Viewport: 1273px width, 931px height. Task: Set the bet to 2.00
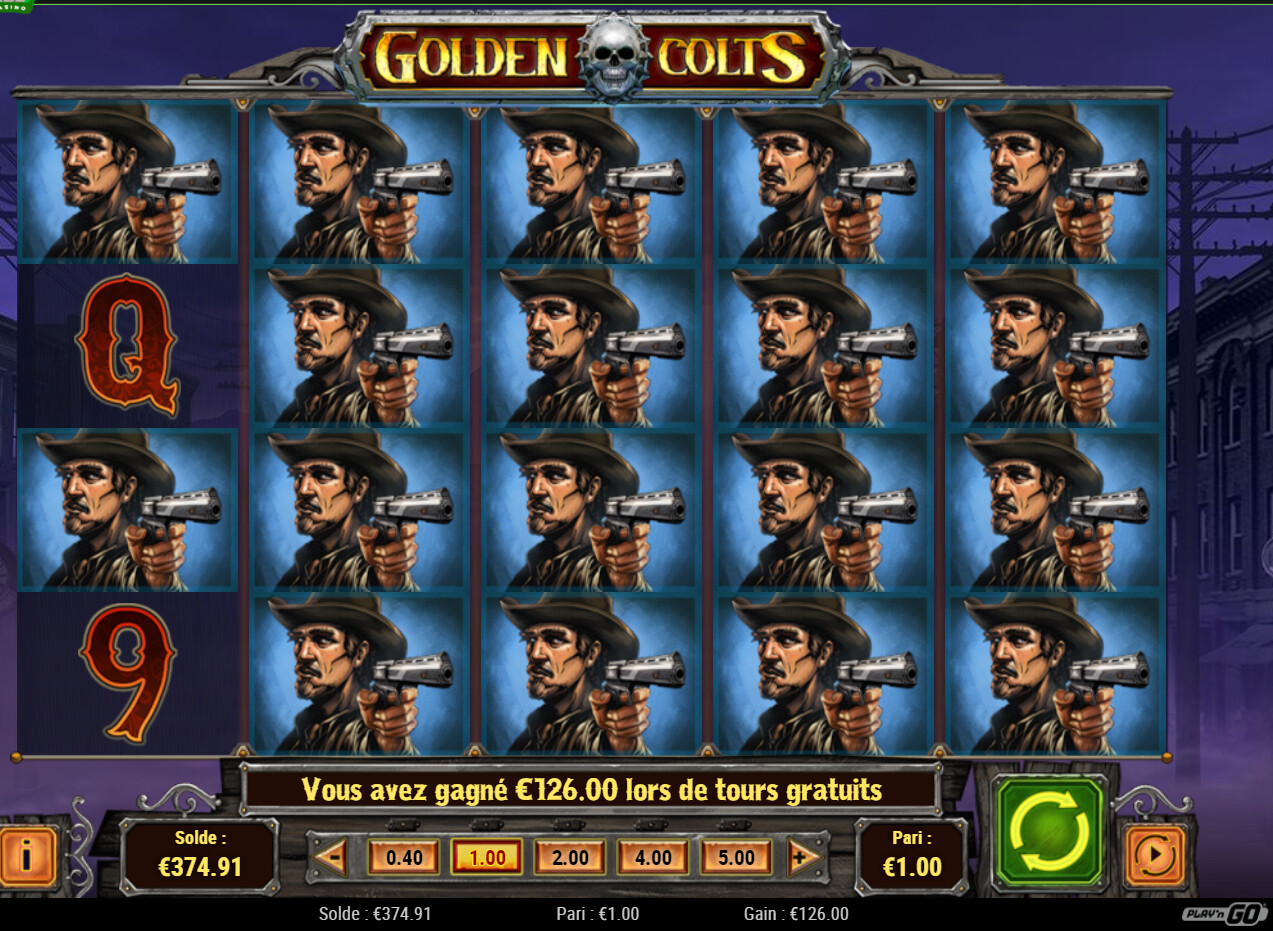pos(570,857)
